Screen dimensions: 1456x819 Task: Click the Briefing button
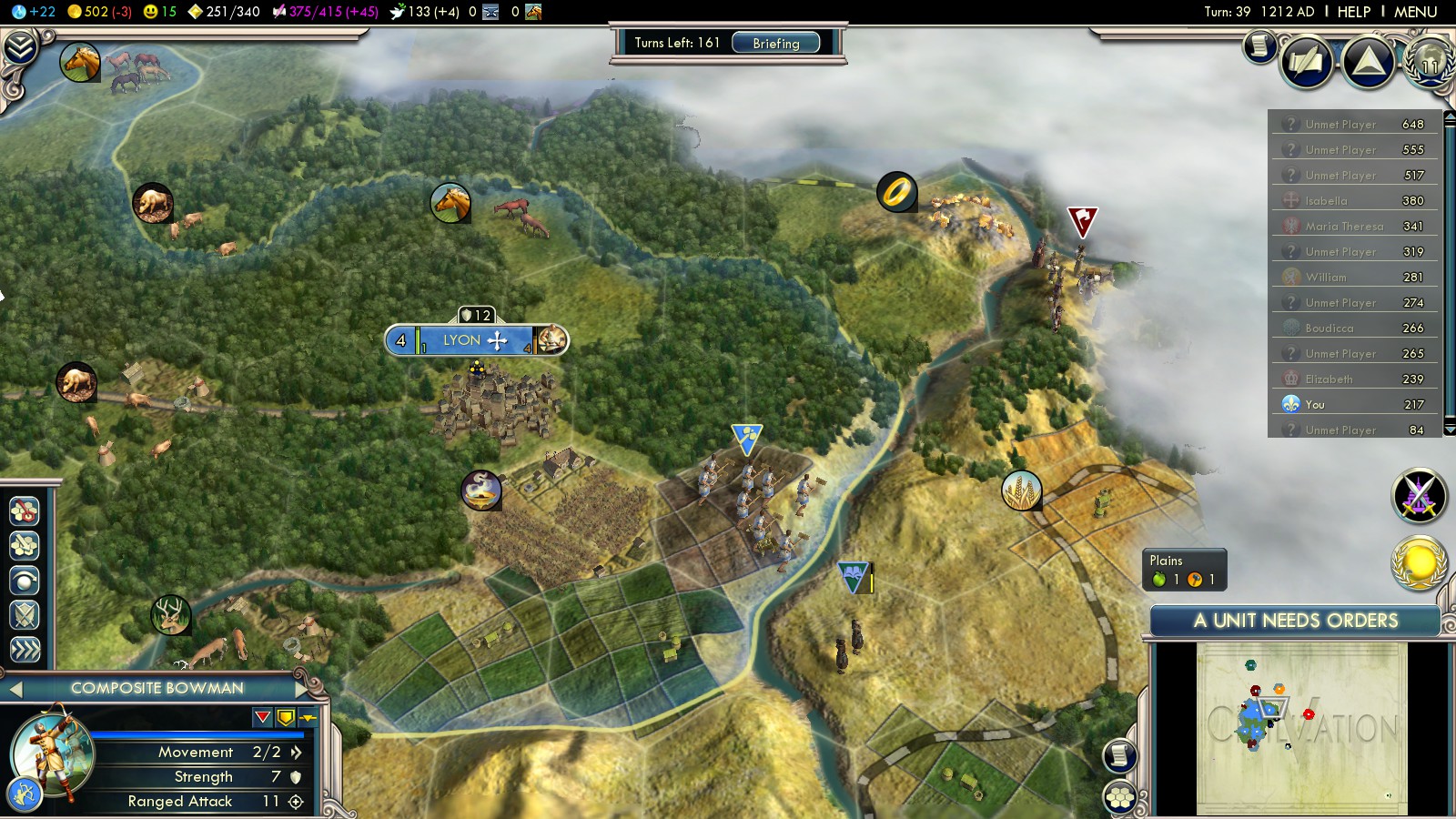tap(775, 43)
